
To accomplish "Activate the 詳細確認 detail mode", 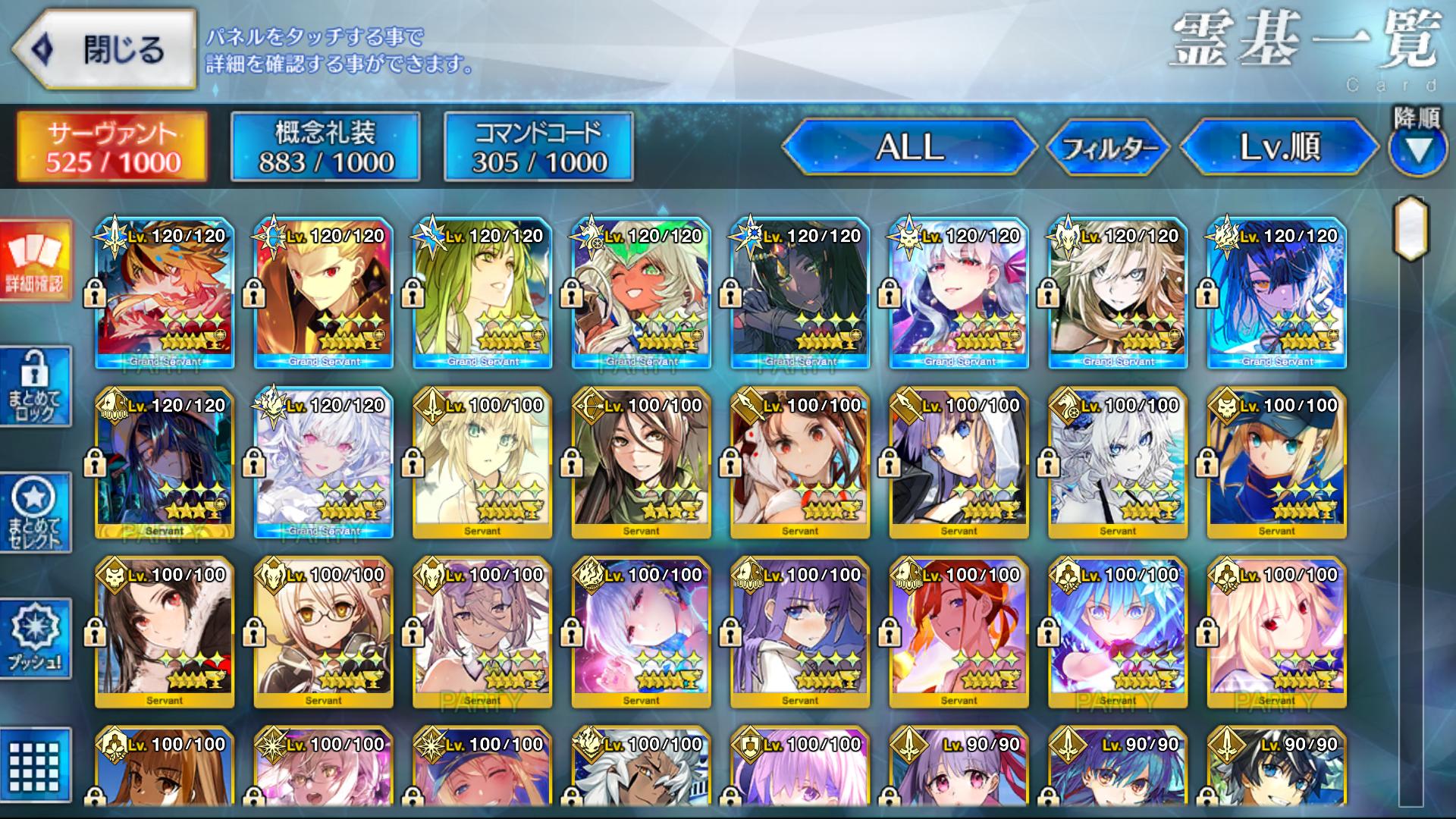I will [x=35, y=260].
